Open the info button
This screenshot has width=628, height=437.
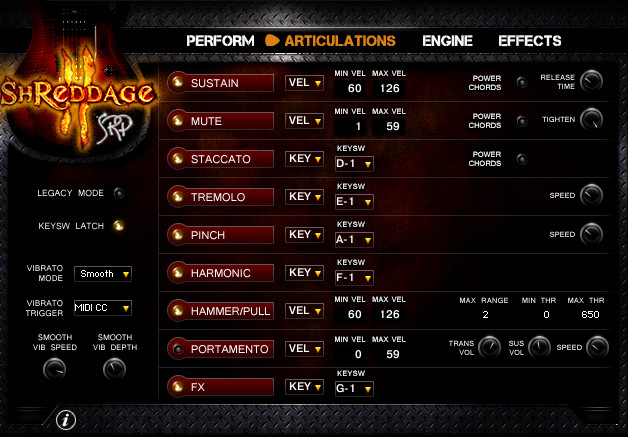click(x=66, y=419)
